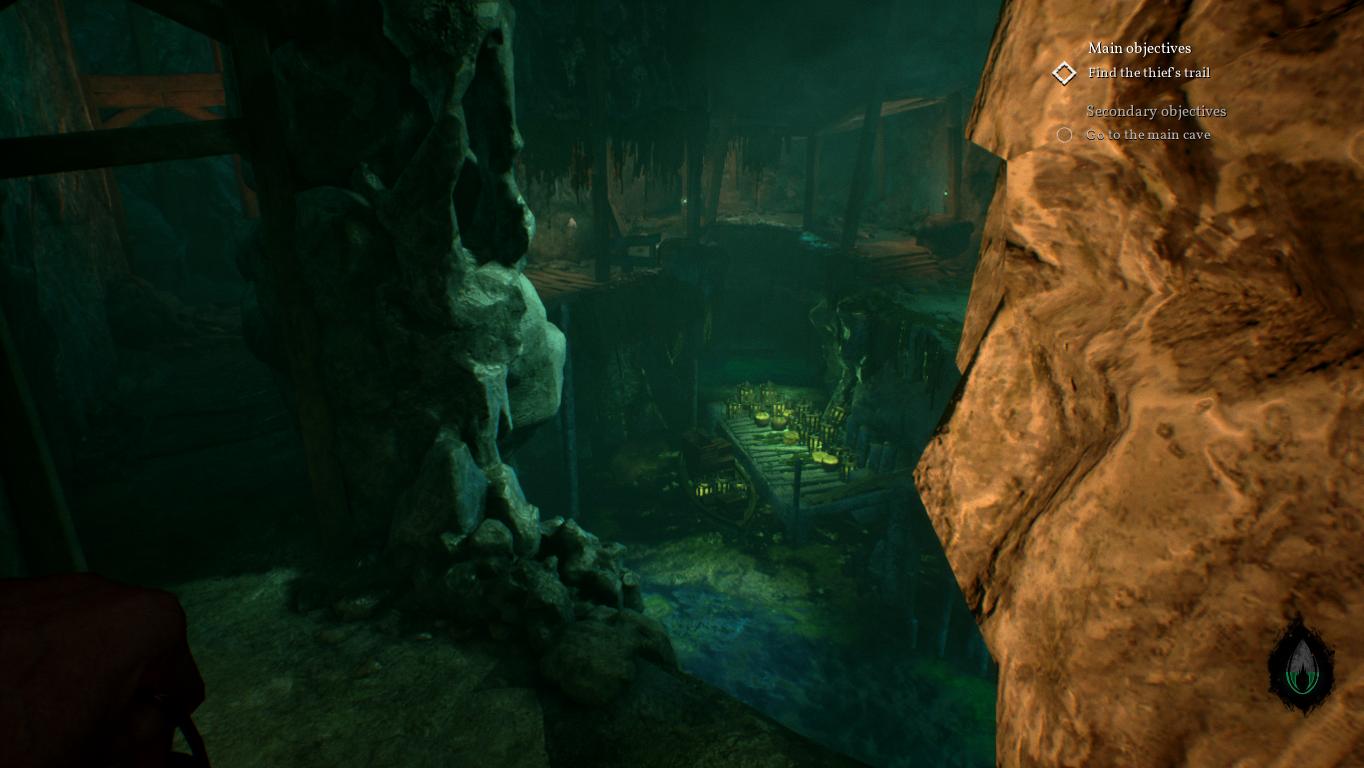This screenshot has width=1364, height=768.
Task: Click the circle marker beside the secondary objective
Action: point(1064,135)
